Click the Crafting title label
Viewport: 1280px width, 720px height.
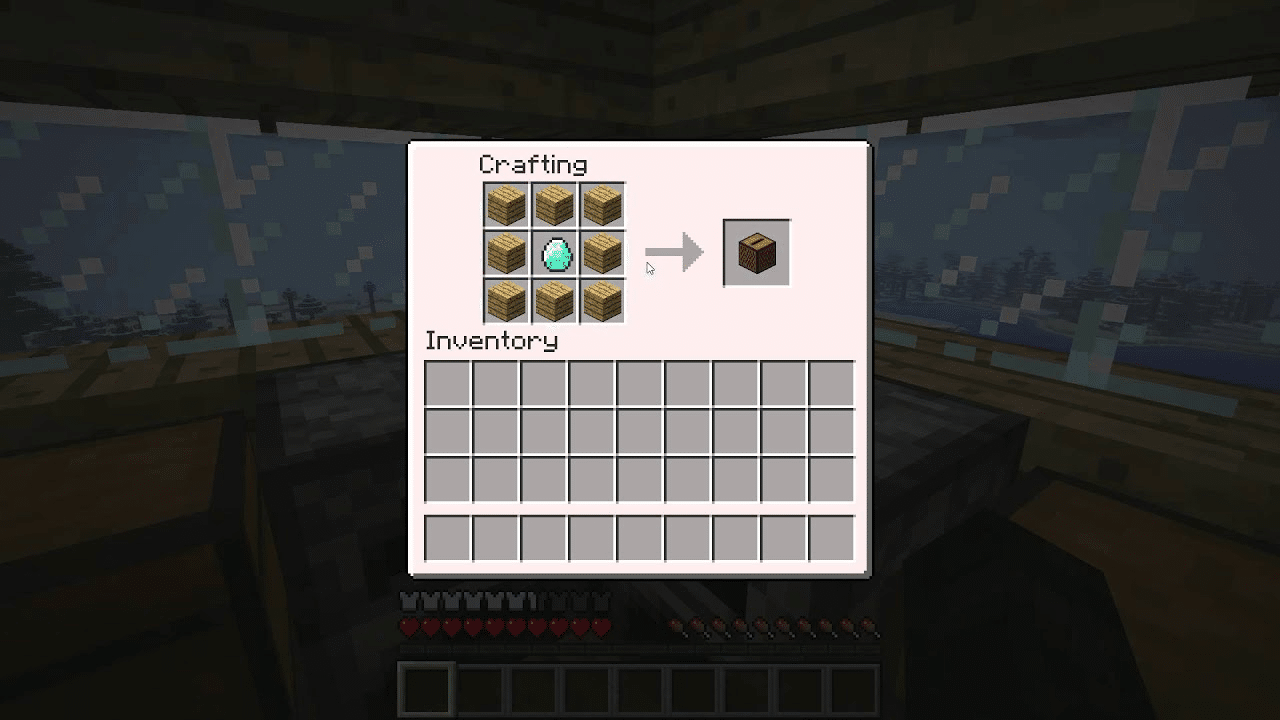tap(532, 164)
